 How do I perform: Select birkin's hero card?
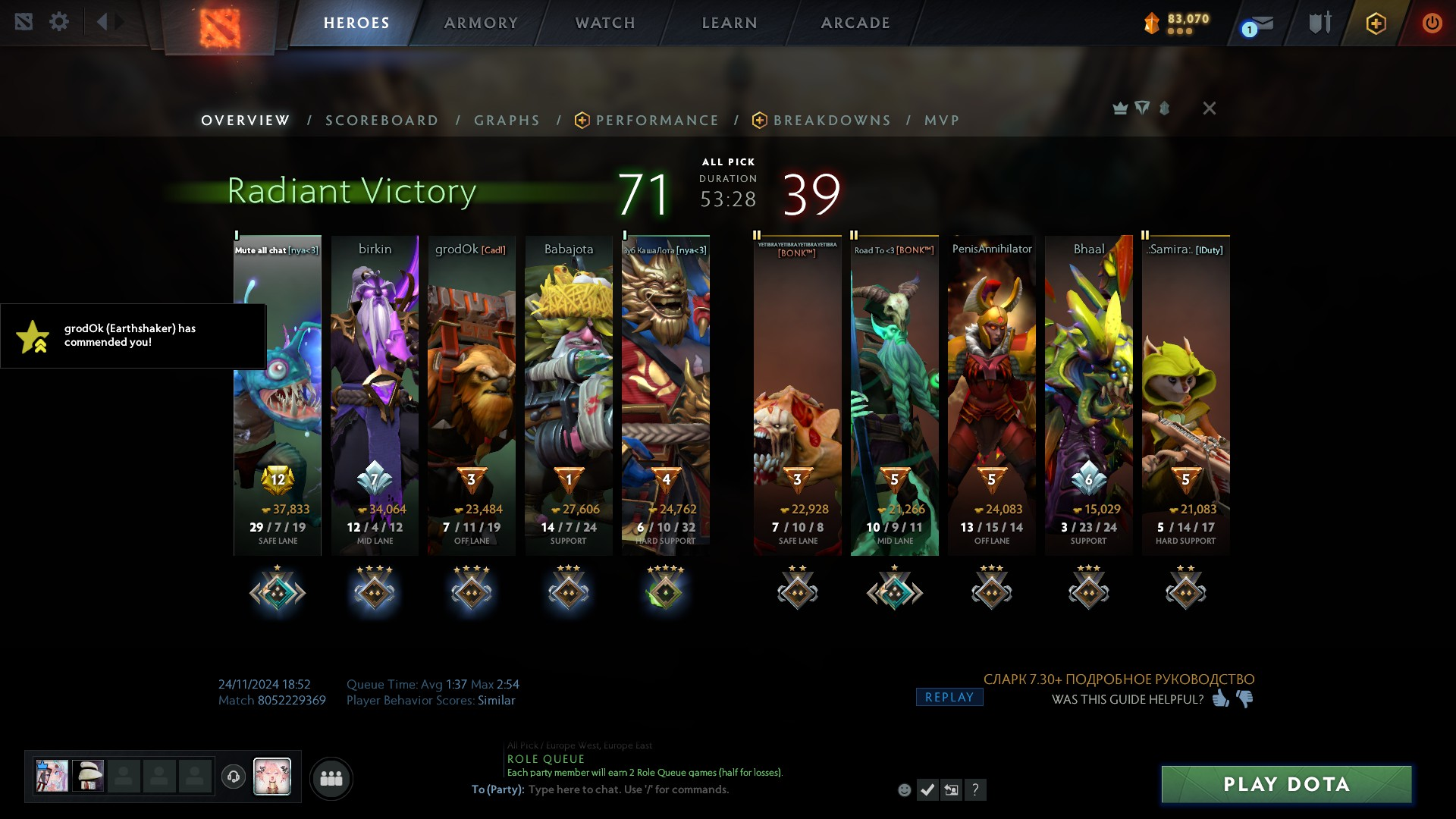point(375,394)
